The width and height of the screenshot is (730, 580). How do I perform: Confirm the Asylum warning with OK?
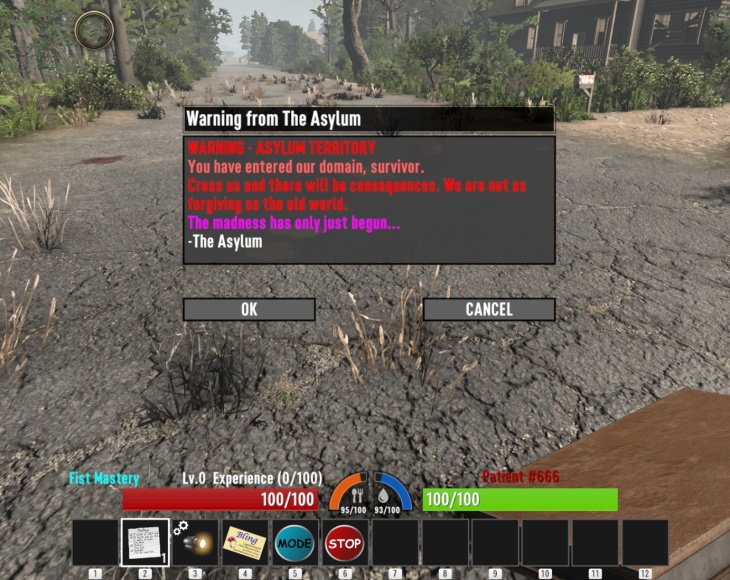click(x=249, y=309)
